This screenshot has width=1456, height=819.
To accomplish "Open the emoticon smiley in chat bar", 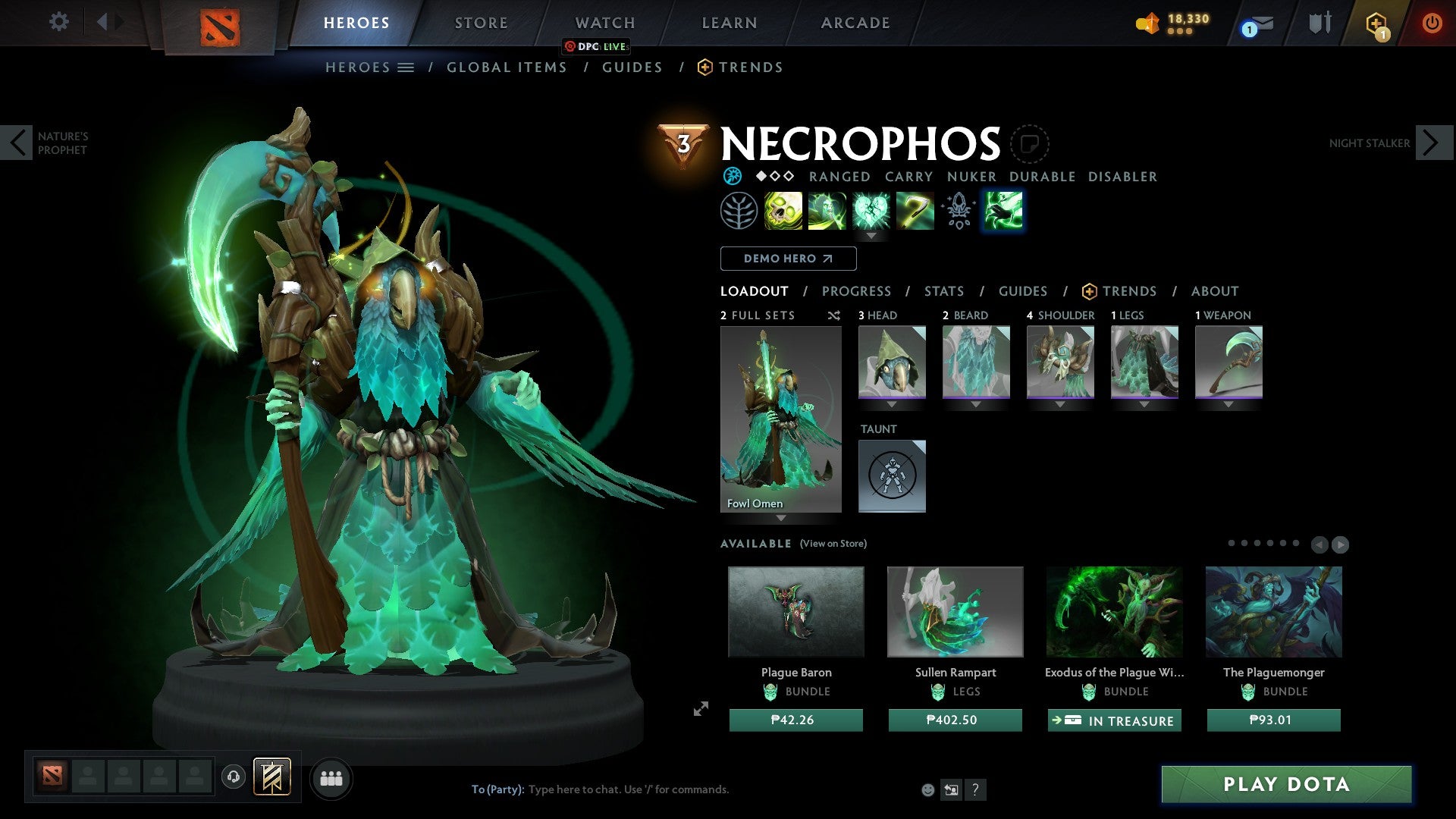I will 927,789.
